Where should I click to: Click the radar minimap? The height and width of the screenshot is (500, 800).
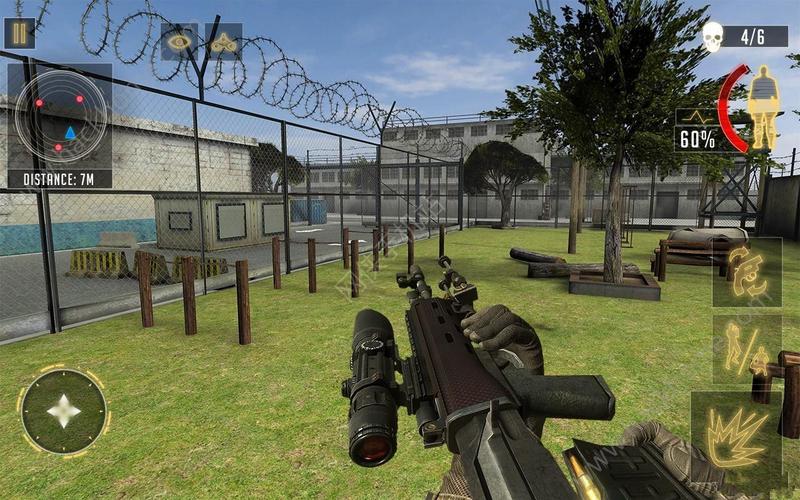coord(60,117)
